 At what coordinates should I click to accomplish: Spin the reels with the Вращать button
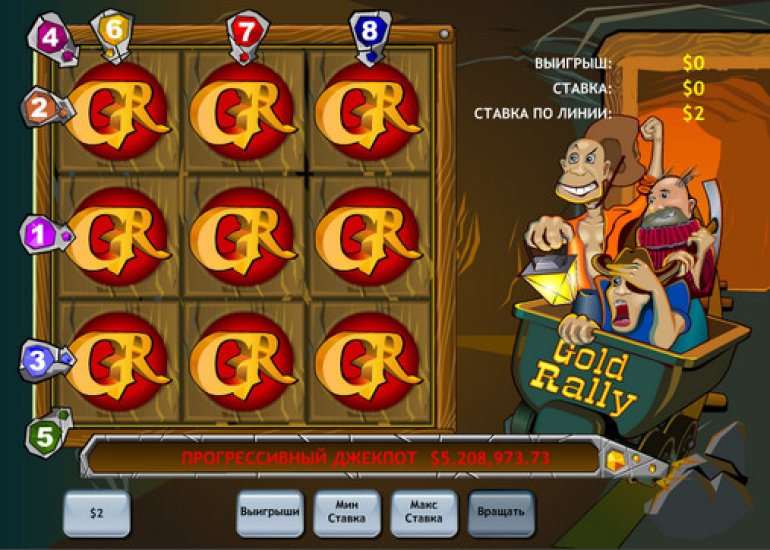pyautogui.click(x=501, y=512)
